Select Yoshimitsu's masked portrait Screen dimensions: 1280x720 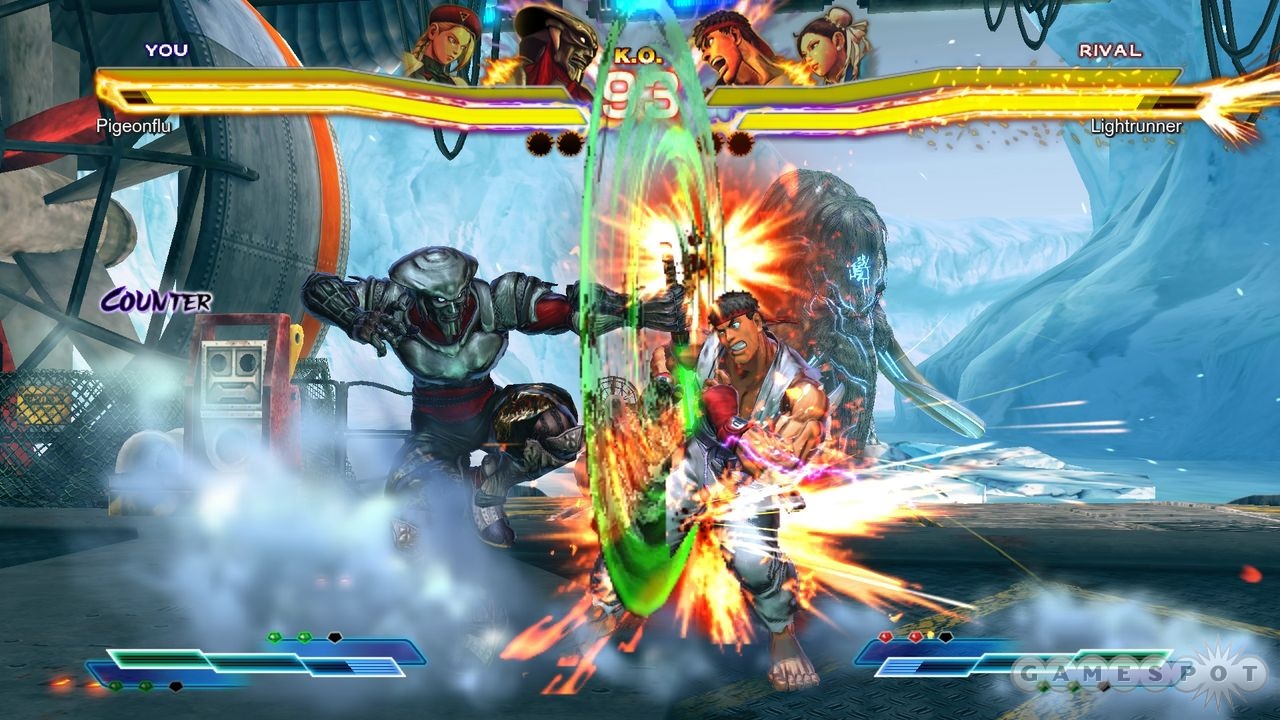coord(552,45)
